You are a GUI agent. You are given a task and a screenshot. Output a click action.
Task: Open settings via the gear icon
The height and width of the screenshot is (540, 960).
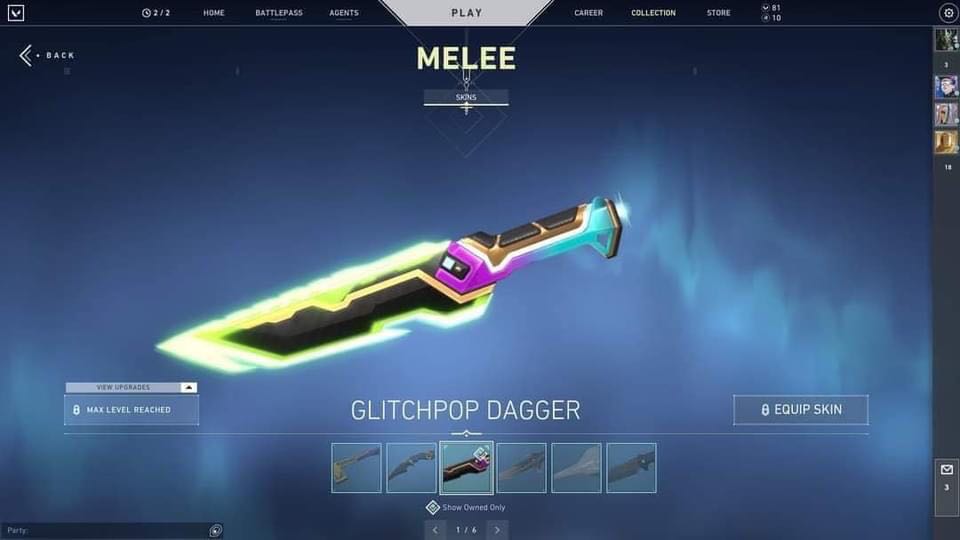click(x=948, y=13)
